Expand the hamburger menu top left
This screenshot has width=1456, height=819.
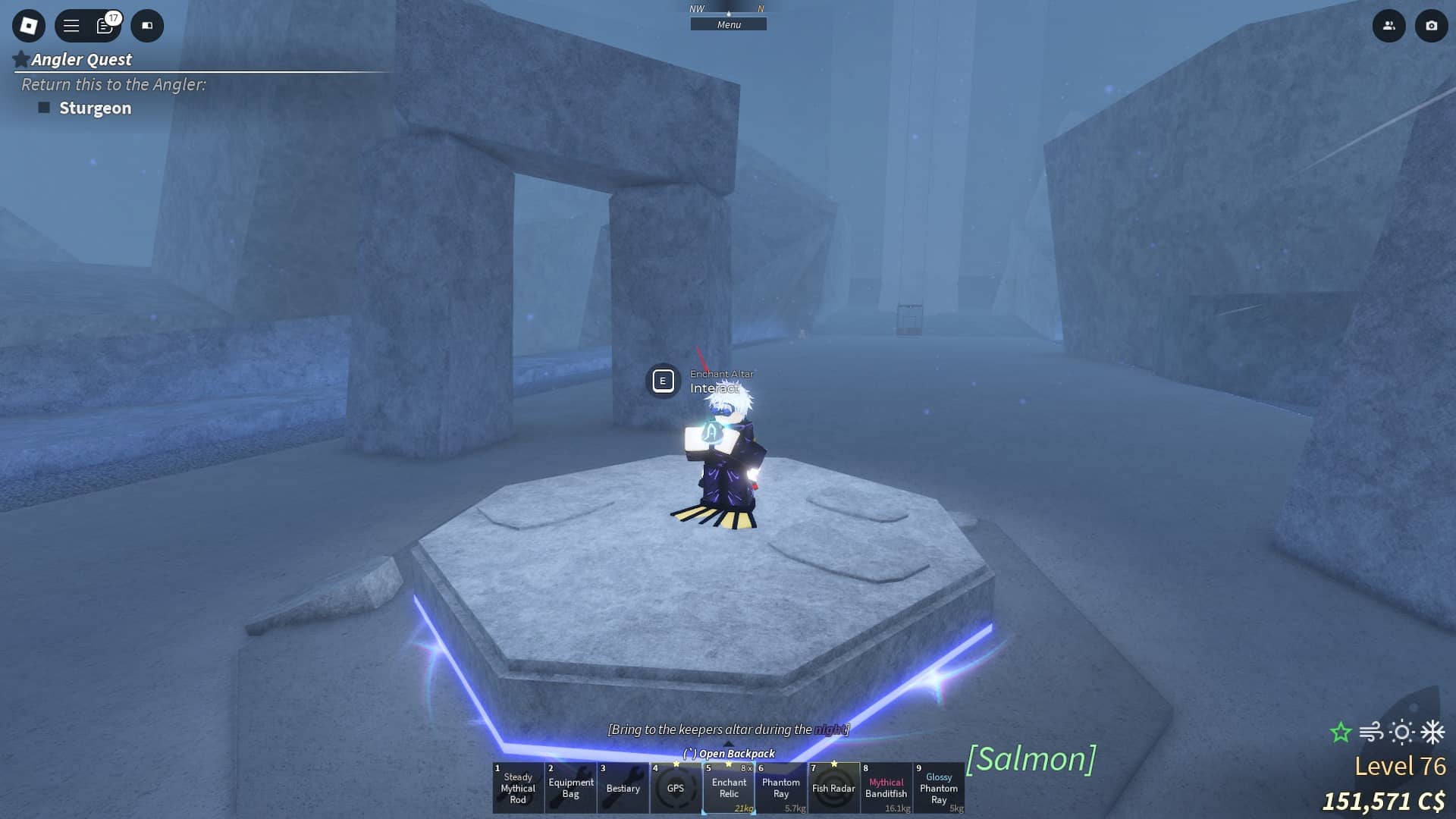(x=70, y=25)
